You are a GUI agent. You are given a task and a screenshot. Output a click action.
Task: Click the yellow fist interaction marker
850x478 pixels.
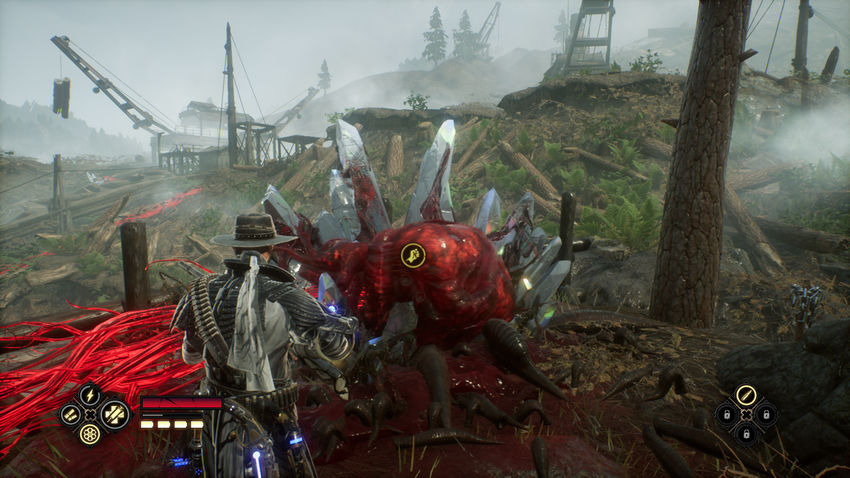click(x=413, y=256)
